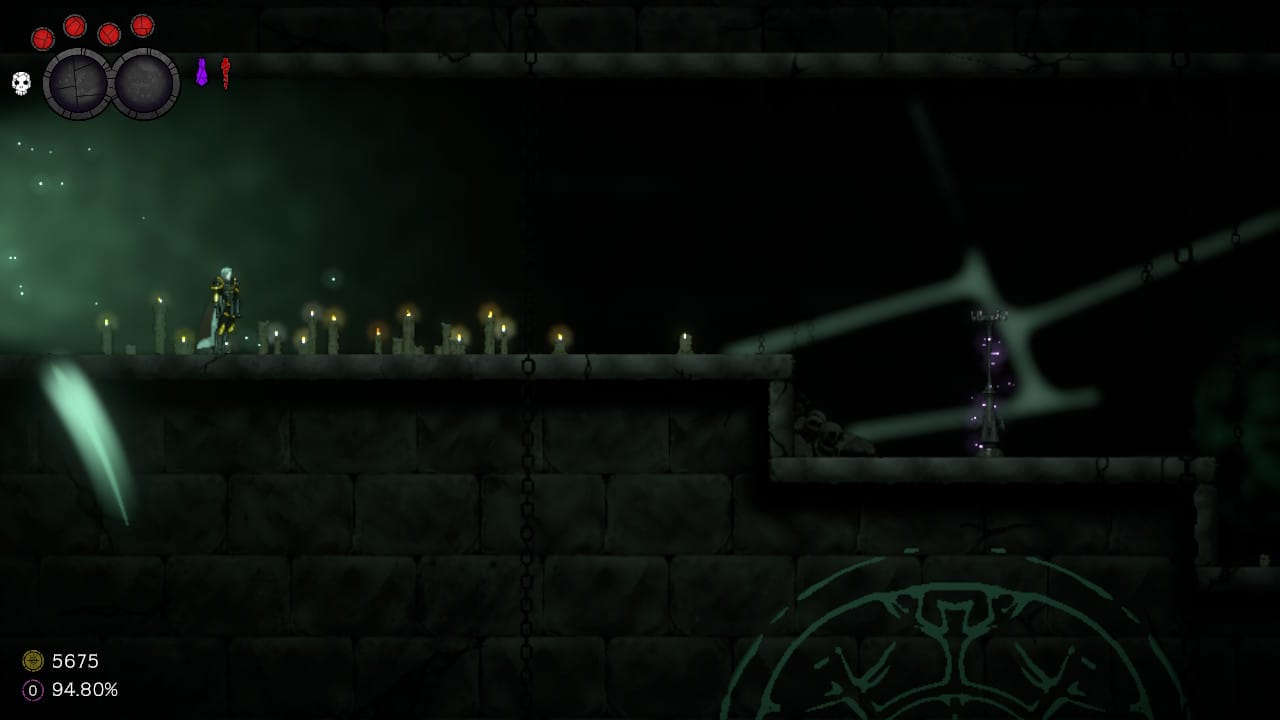Screen dimensions: 1280x720
Task: Select the smooth uncracked stone orb slot
Action: pos(144,84)
